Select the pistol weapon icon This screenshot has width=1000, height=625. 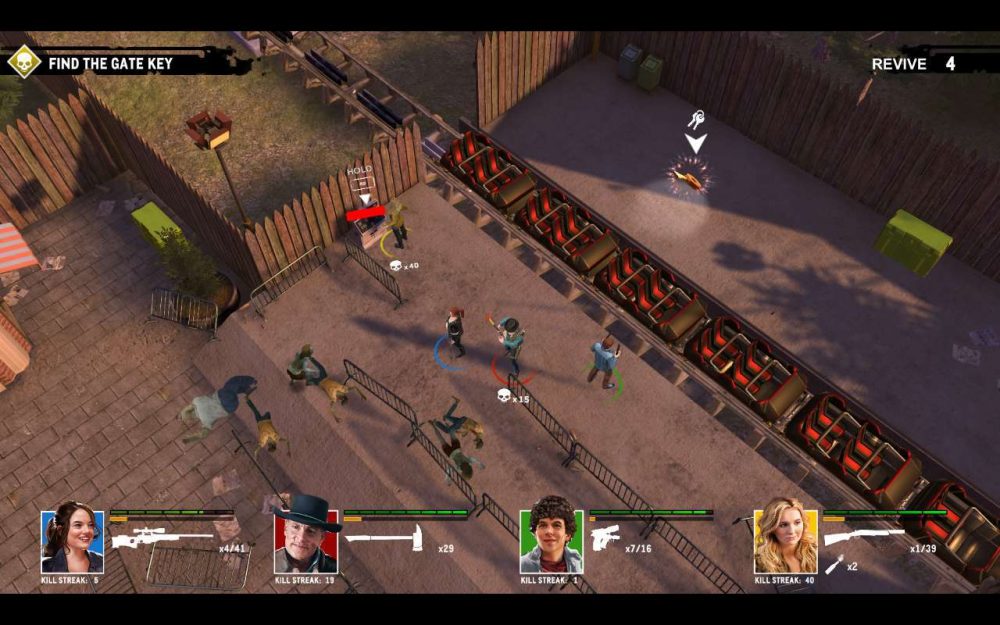pos(606,538)
